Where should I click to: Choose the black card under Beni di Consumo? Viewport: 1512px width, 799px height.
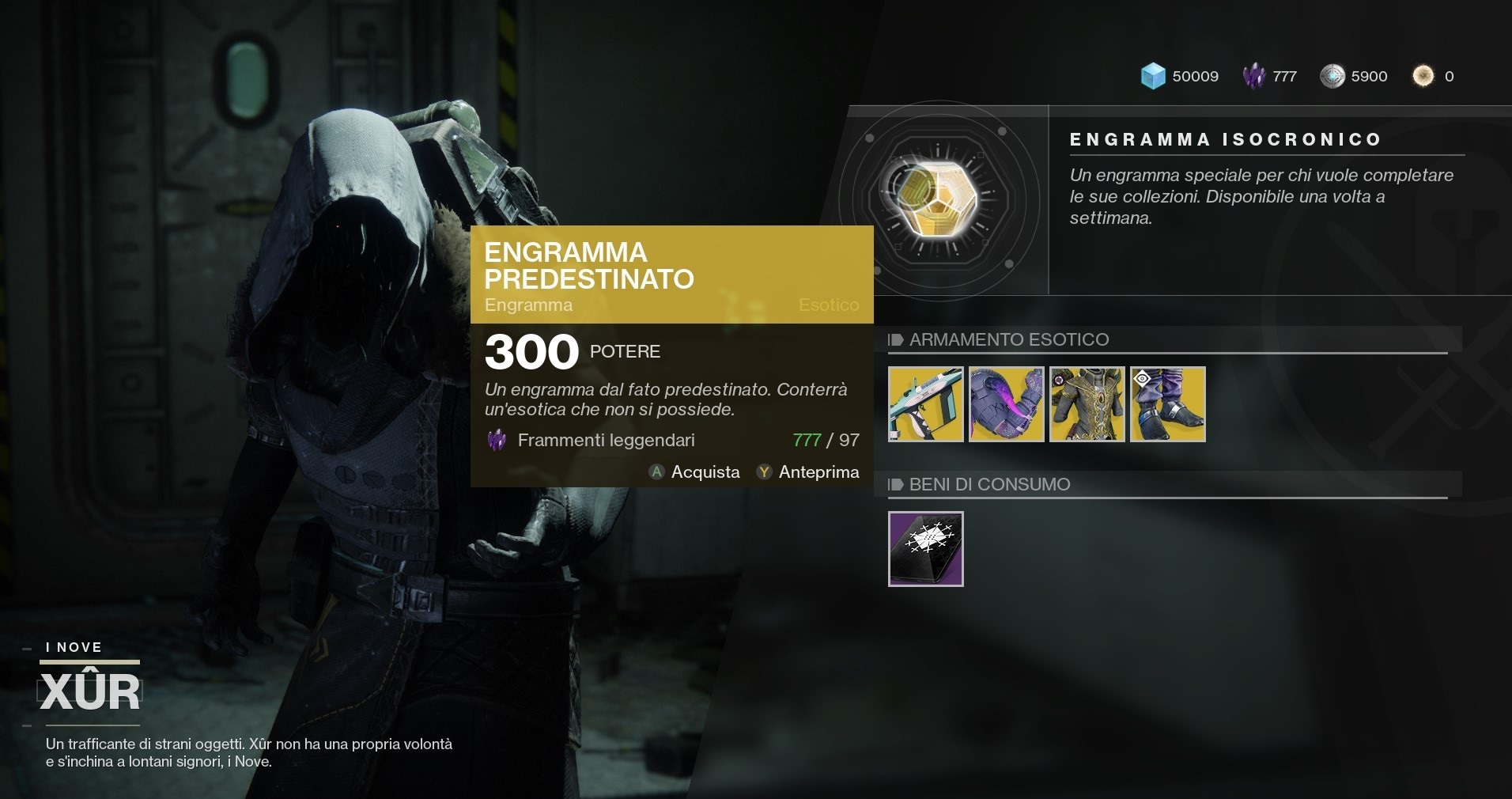click(x=925, y=549)
